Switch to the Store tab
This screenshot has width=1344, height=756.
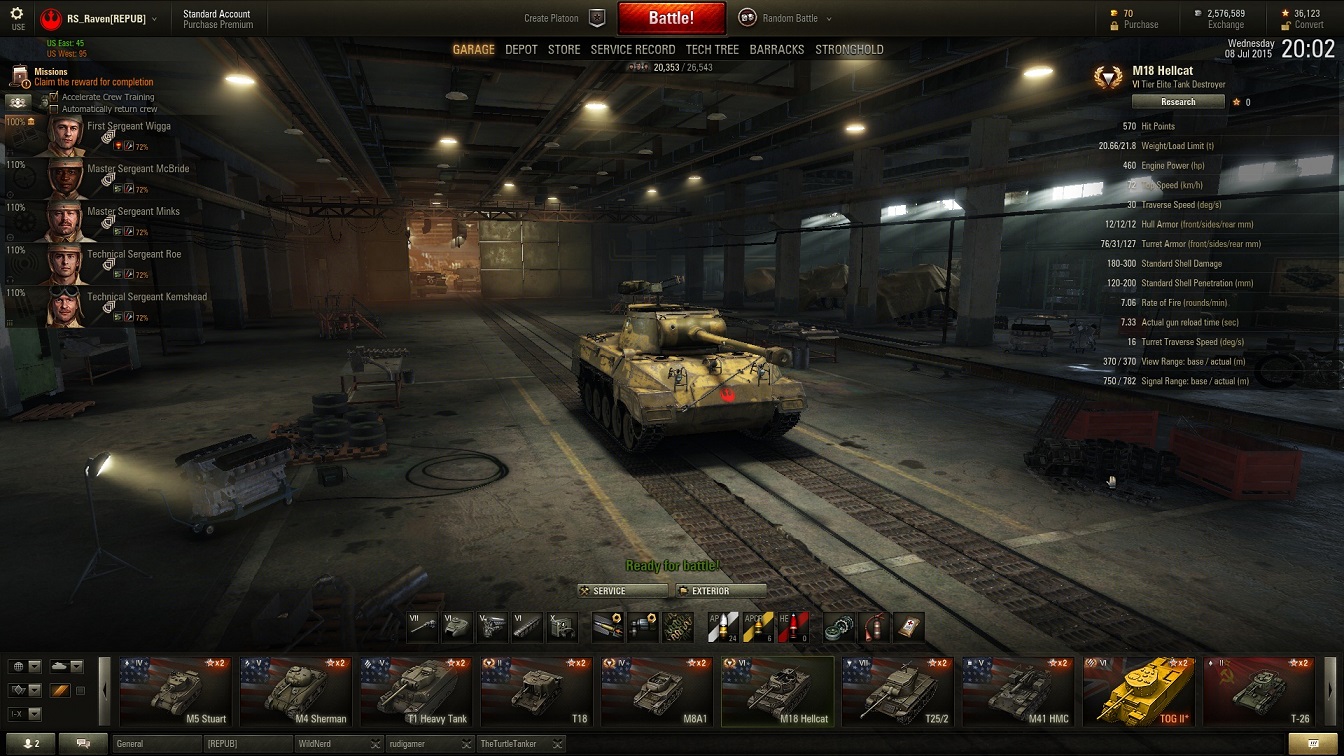pos(564,49)
